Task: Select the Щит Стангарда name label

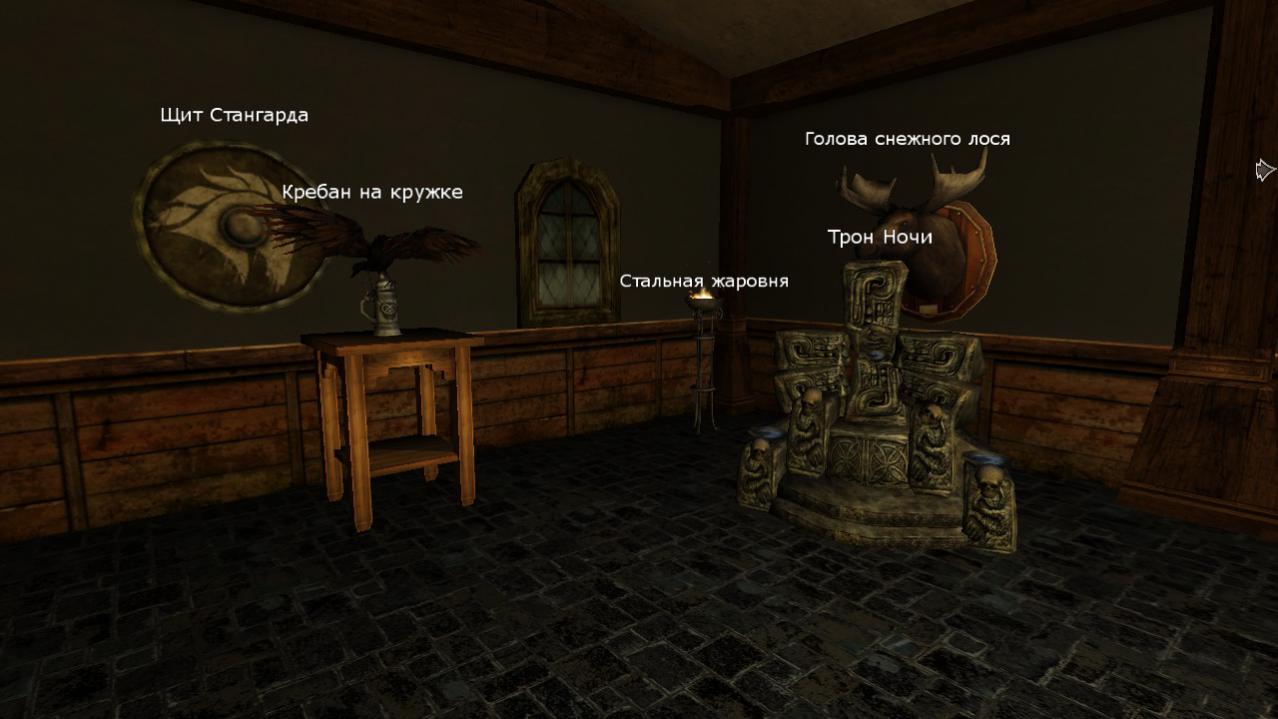Action: click(x=234, y=115)
